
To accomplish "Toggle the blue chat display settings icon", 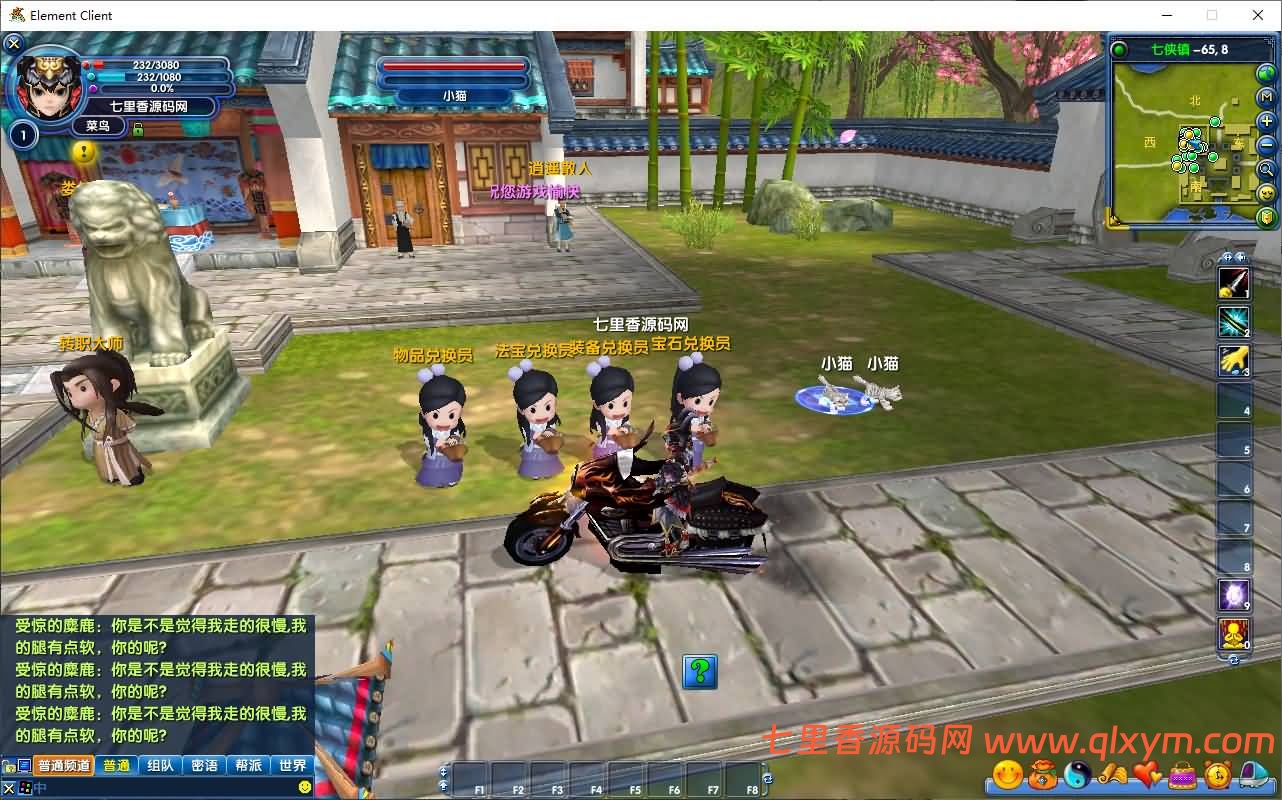I will [x=23, y=763].
